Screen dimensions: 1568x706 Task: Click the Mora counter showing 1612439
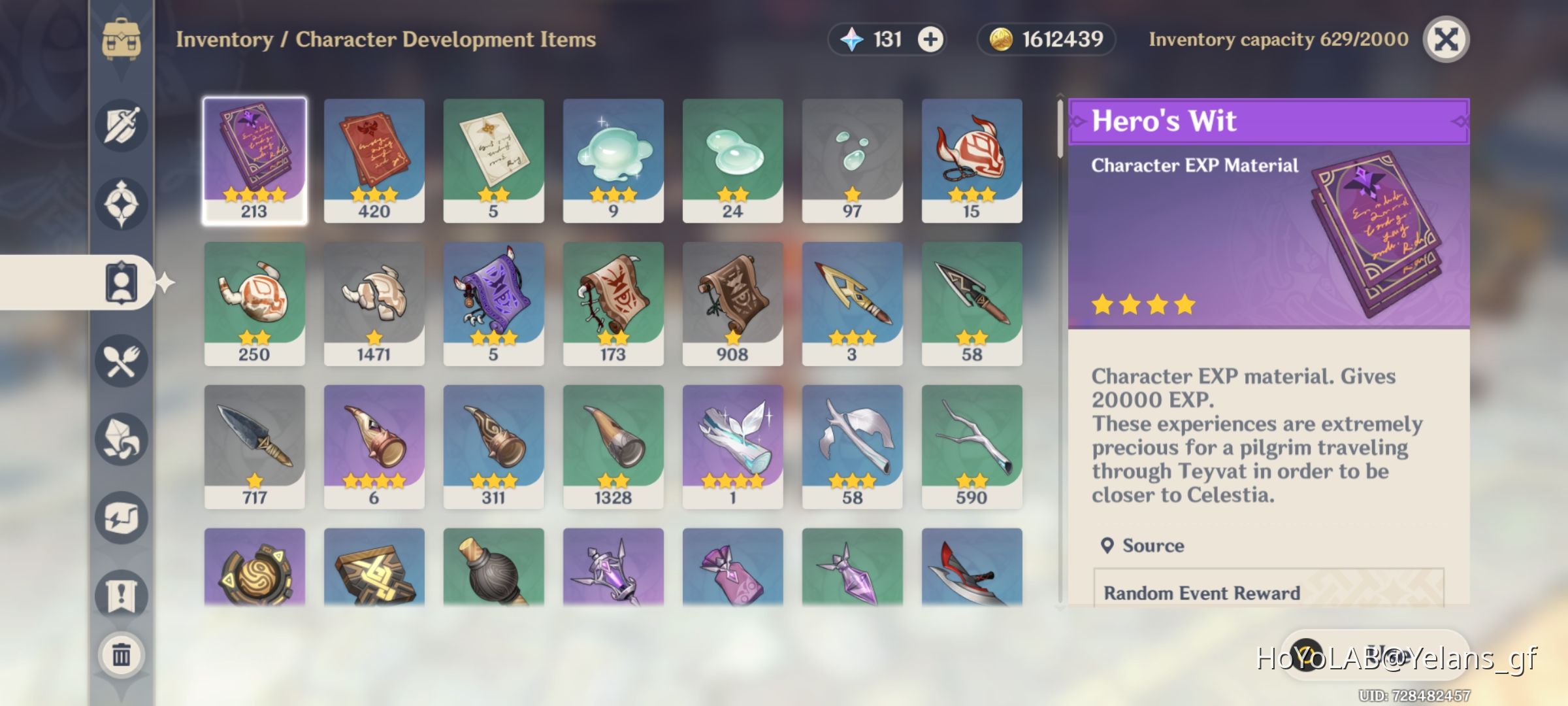coord(1045,39)
